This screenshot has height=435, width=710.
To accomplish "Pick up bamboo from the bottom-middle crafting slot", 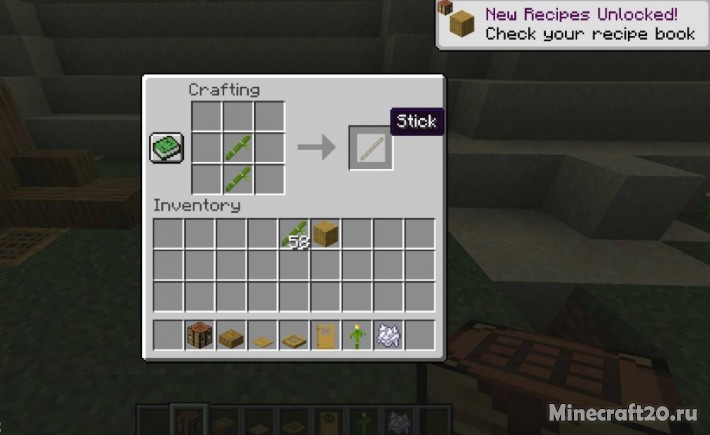I will tap(237, 179).
